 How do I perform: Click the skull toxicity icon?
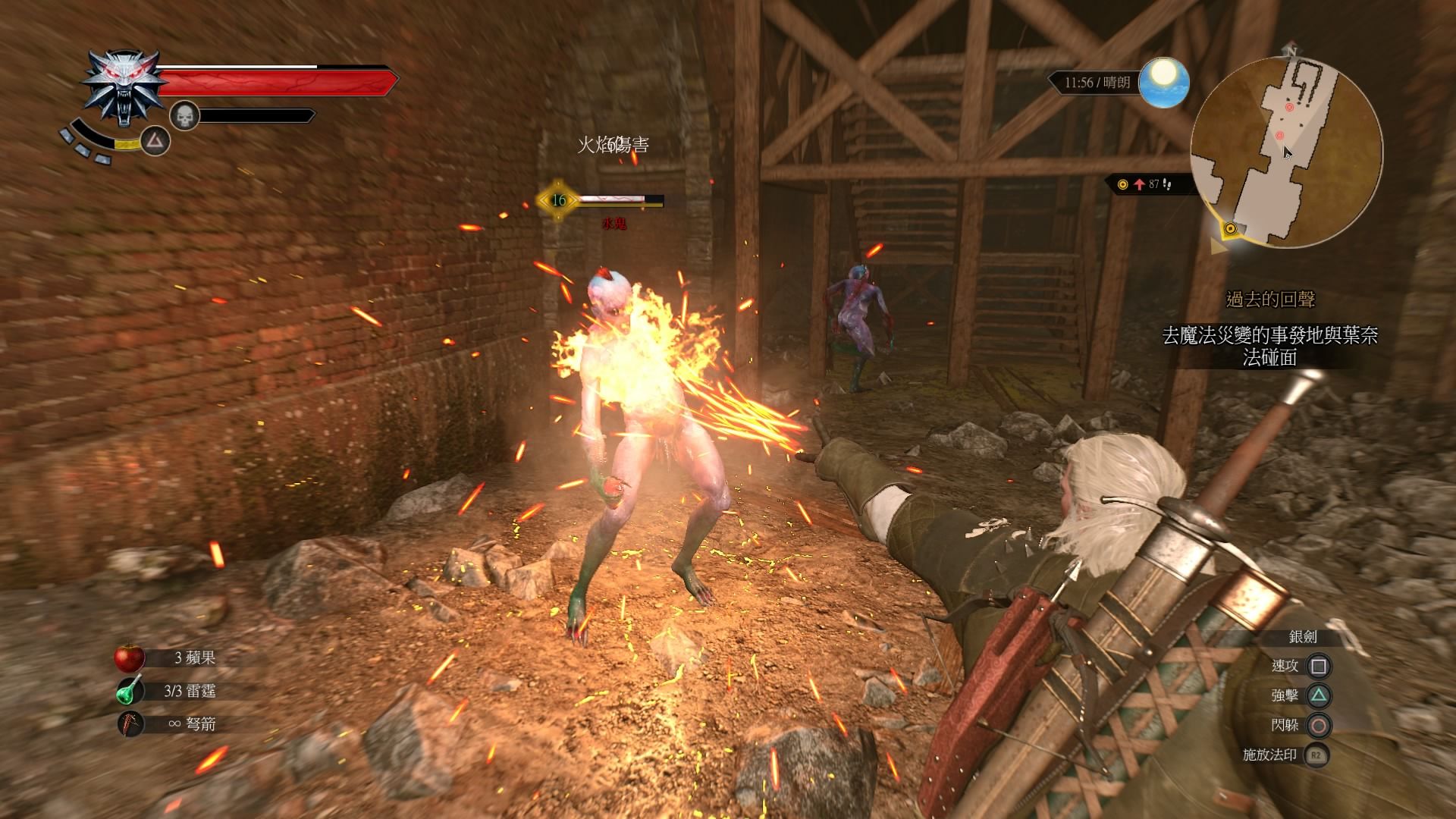point(184,116)
